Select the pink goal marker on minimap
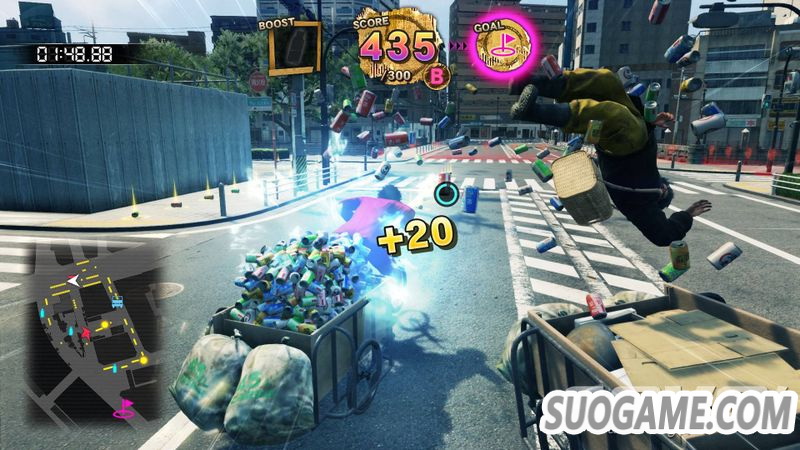The width and height of the screenshot is (800, 450). [126, 408]
